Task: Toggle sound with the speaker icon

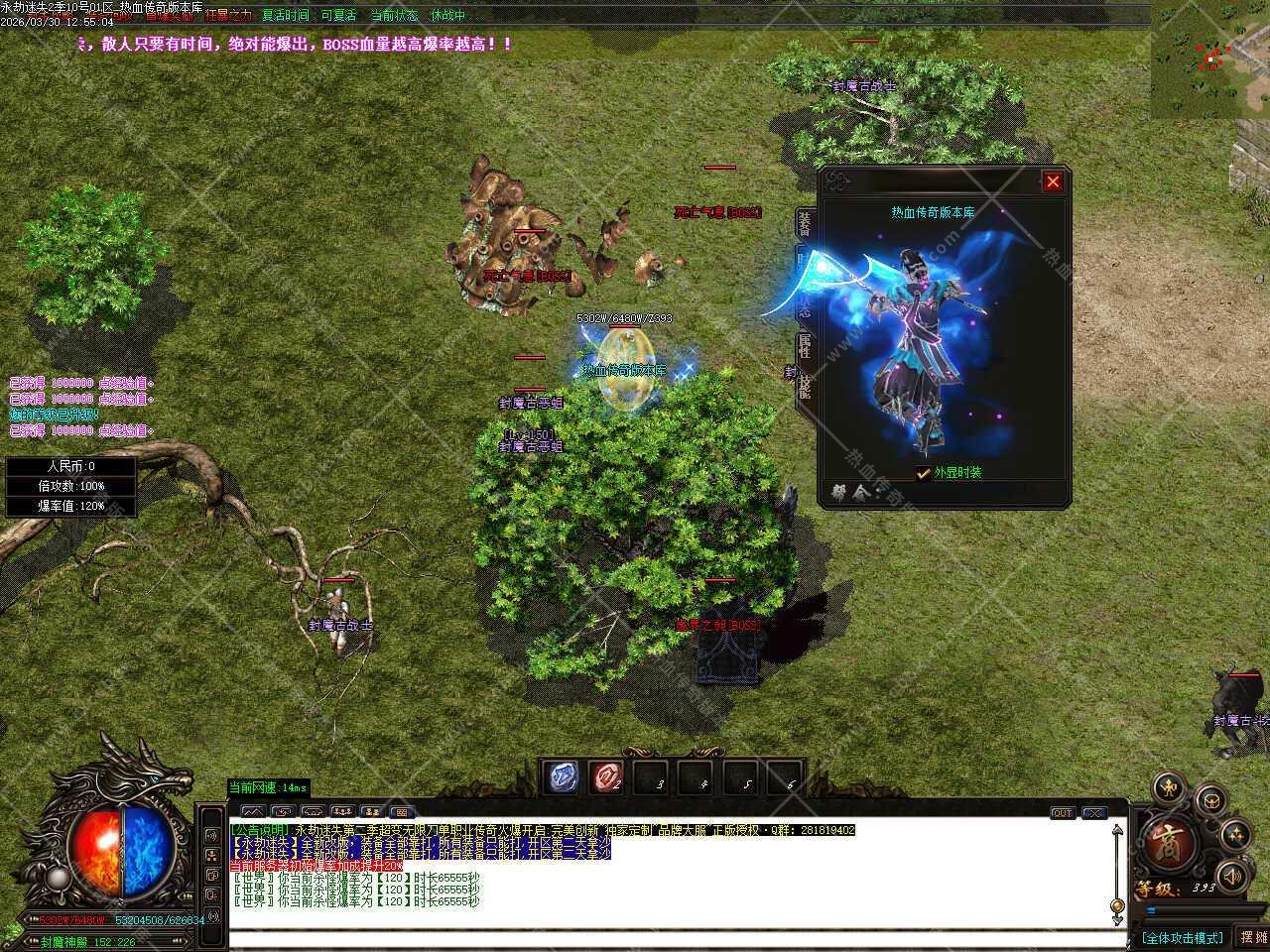Action: (1231, 876)
